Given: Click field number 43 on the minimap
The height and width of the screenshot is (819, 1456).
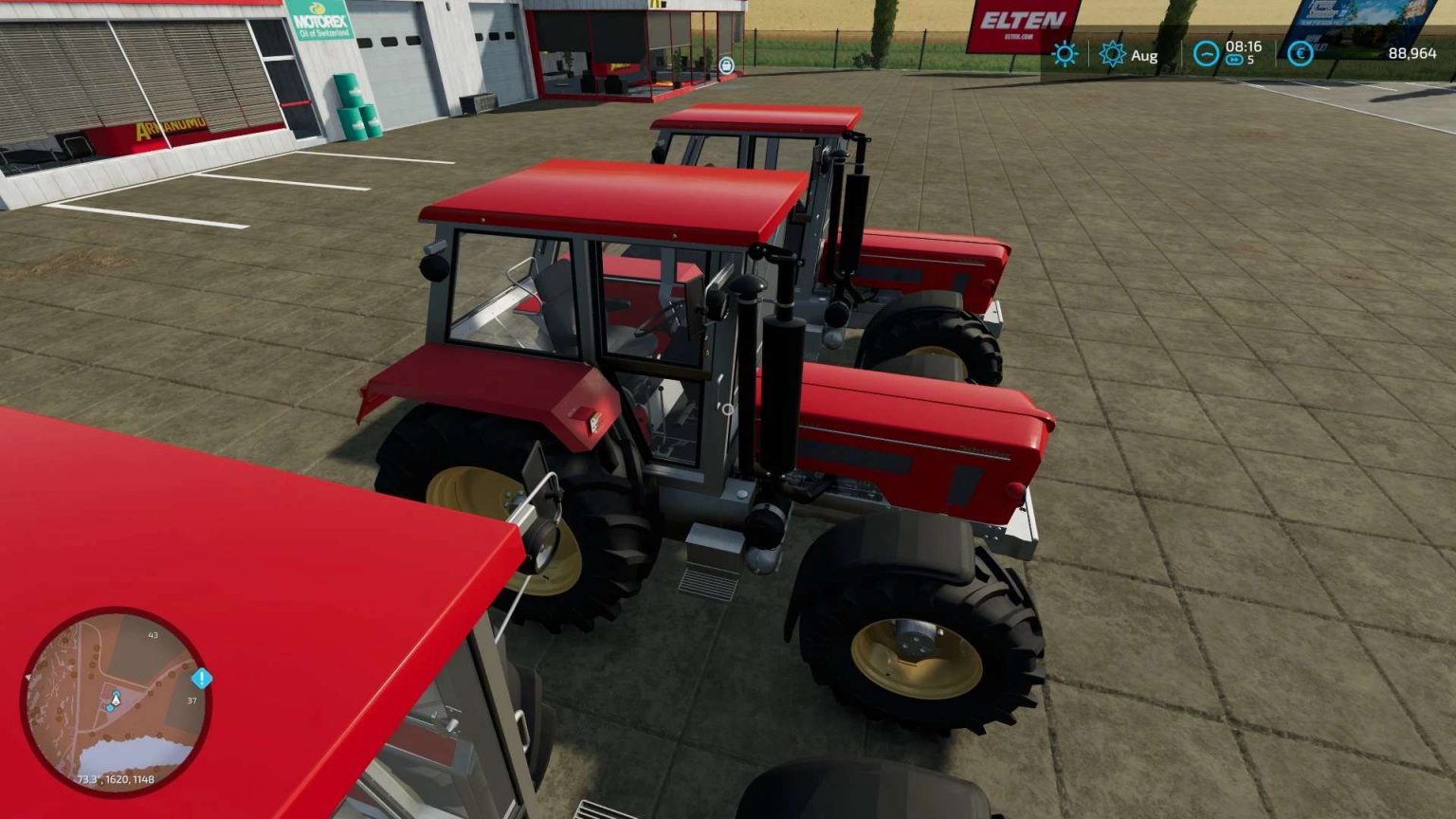Looking at the screenshot, I should click(152, 637).
